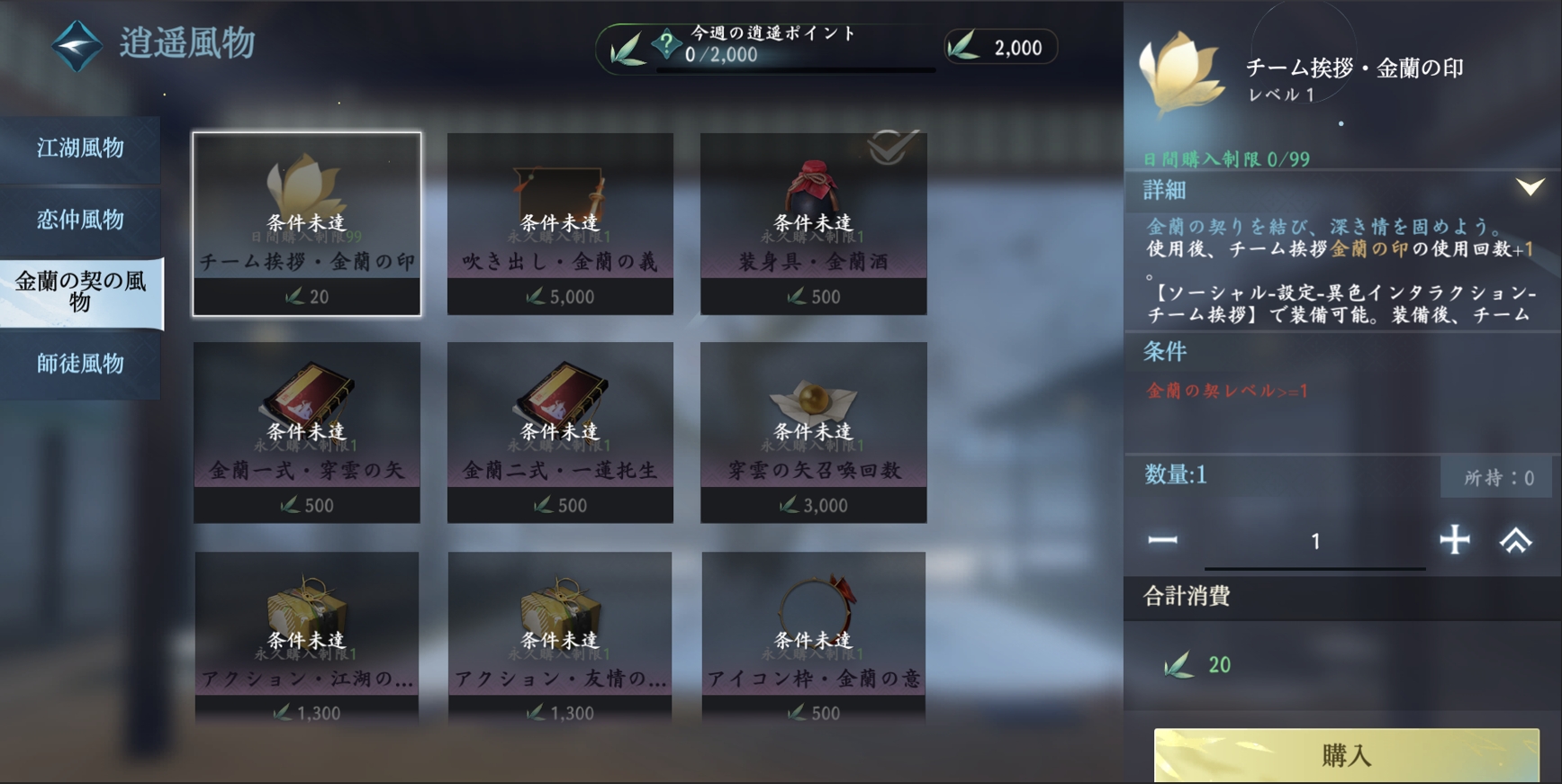Viewport: 1562px width, 784px height.
Task: Collapse the 詳細 section arrow
Action: [x=1530, y=188]
